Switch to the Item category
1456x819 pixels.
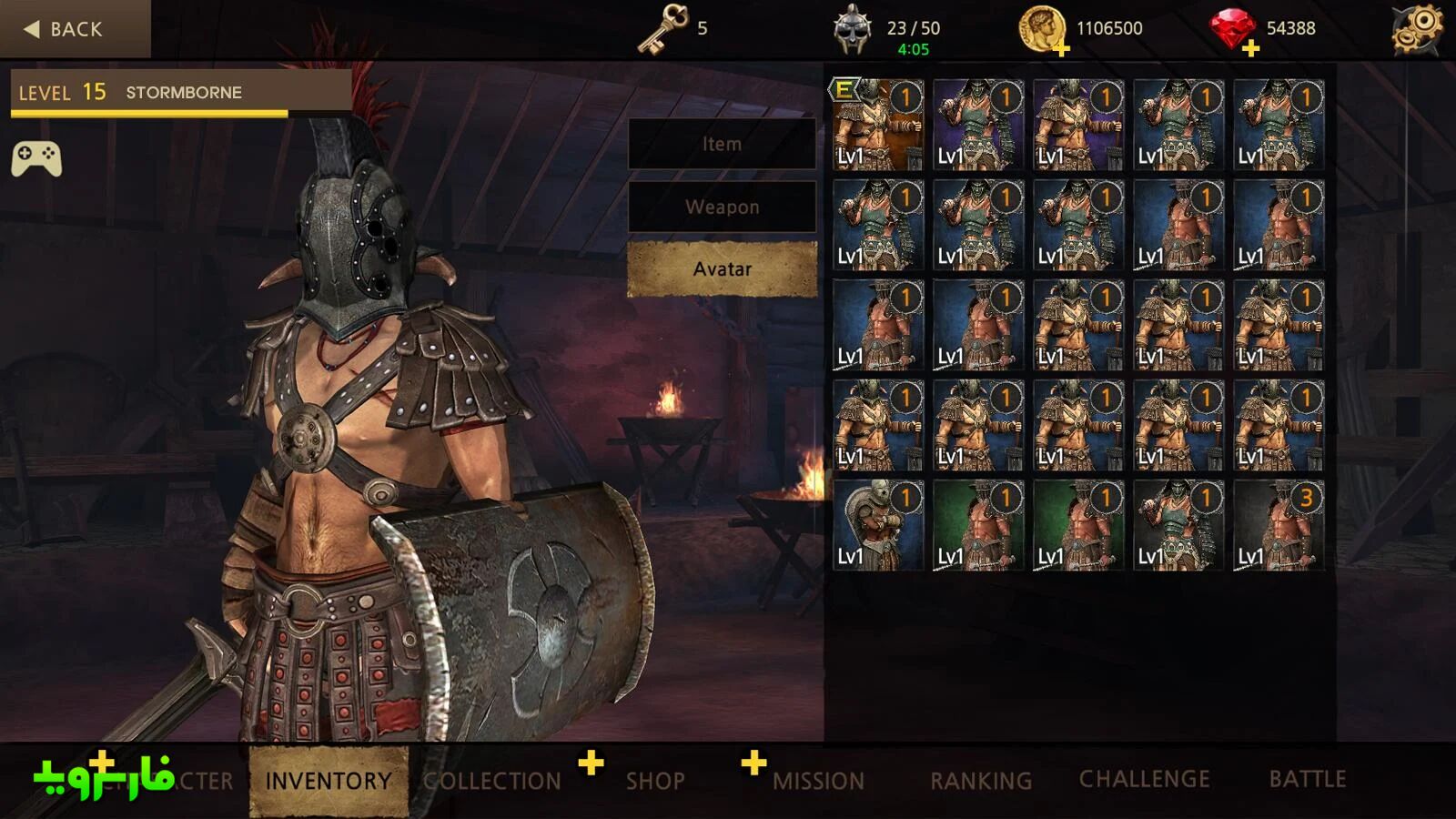pos(722,144)
